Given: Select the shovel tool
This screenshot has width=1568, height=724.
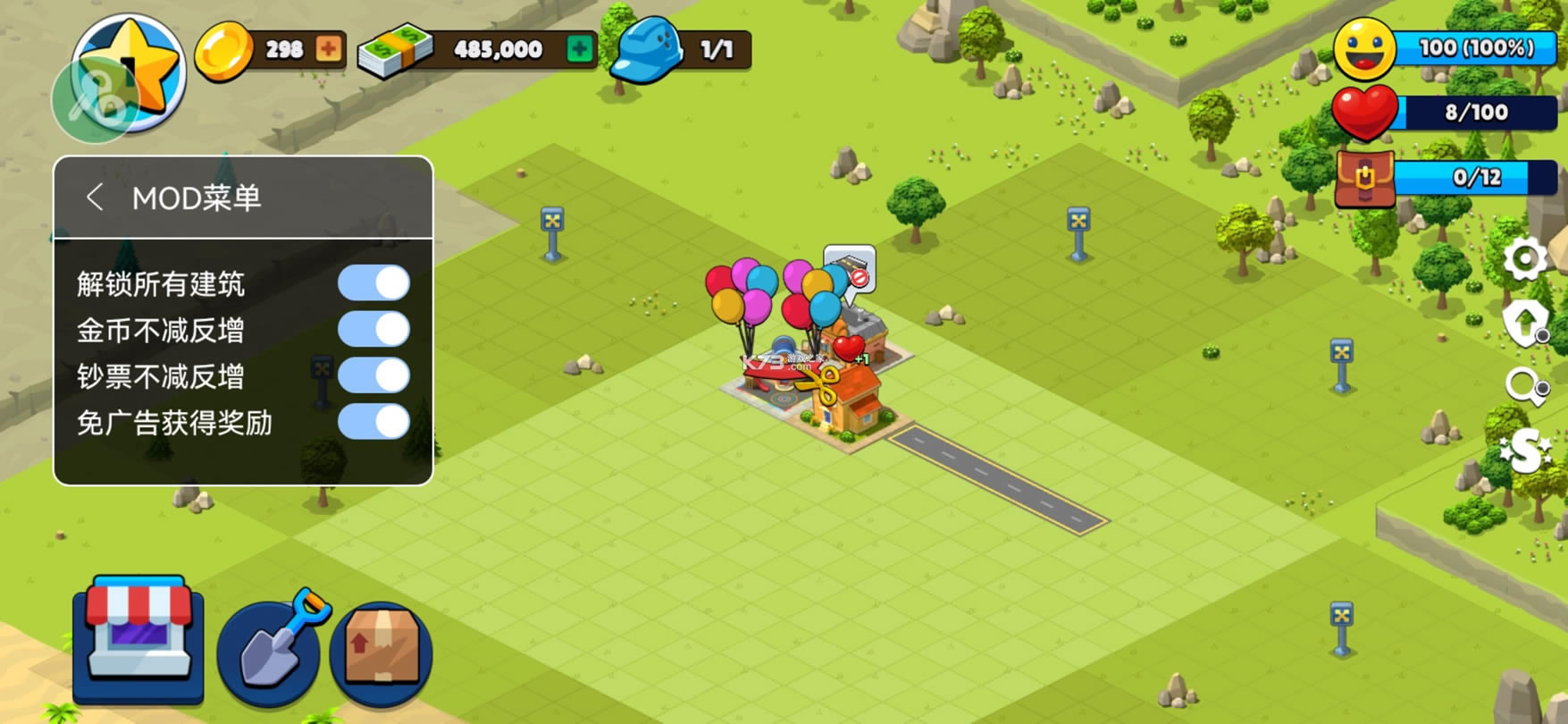Looking at the screenshot, I should tap(272, 646).
